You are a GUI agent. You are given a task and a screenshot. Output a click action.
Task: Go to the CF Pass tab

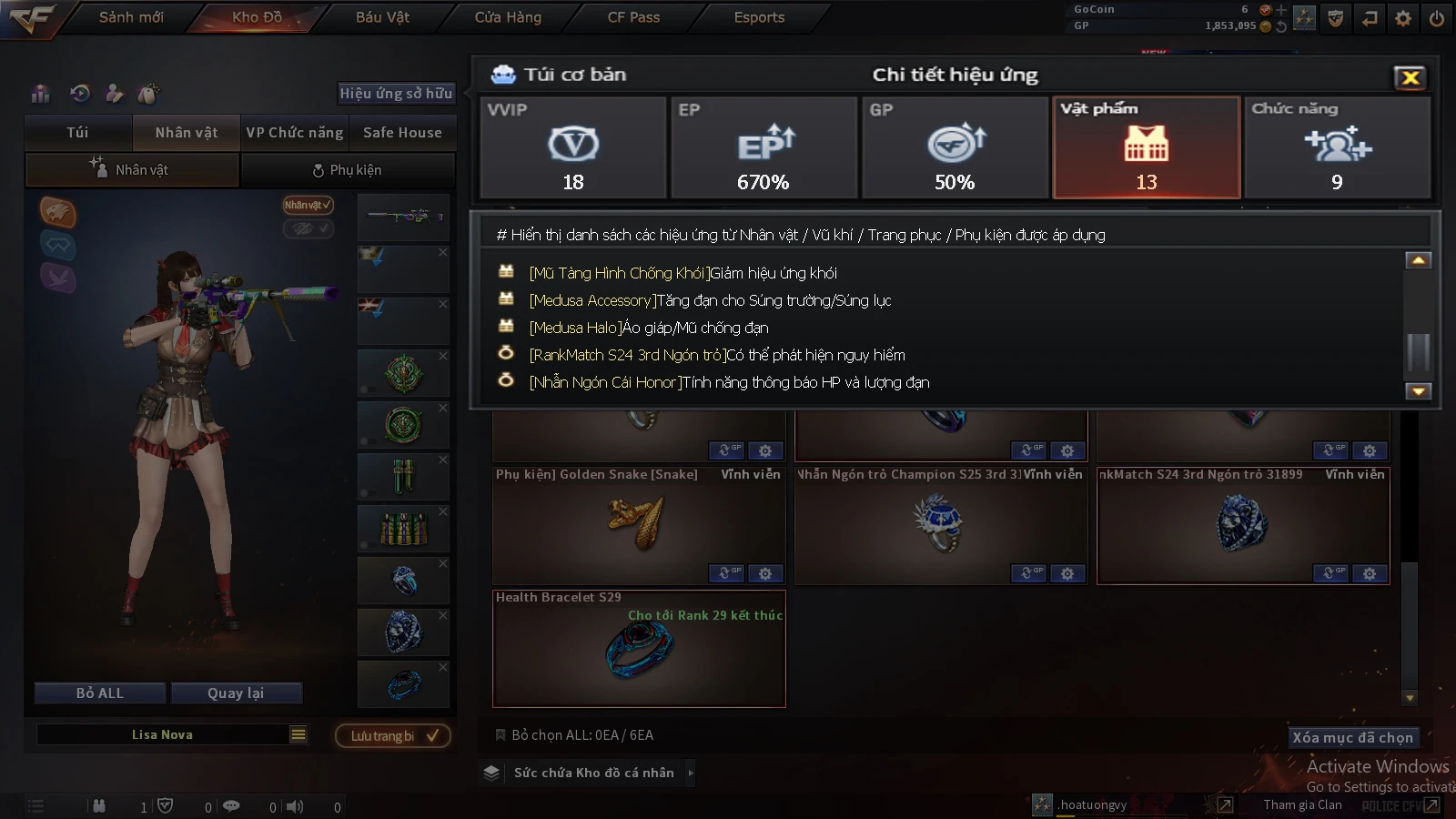tap(633, 17)
